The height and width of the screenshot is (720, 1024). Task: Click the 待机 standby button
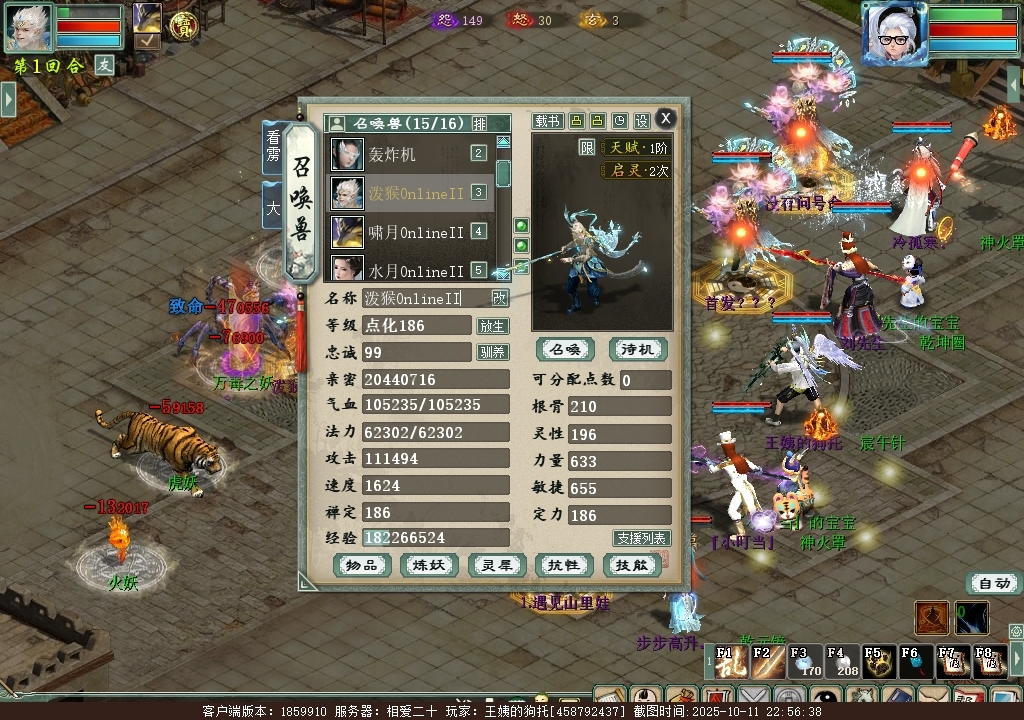coord(637,349)
